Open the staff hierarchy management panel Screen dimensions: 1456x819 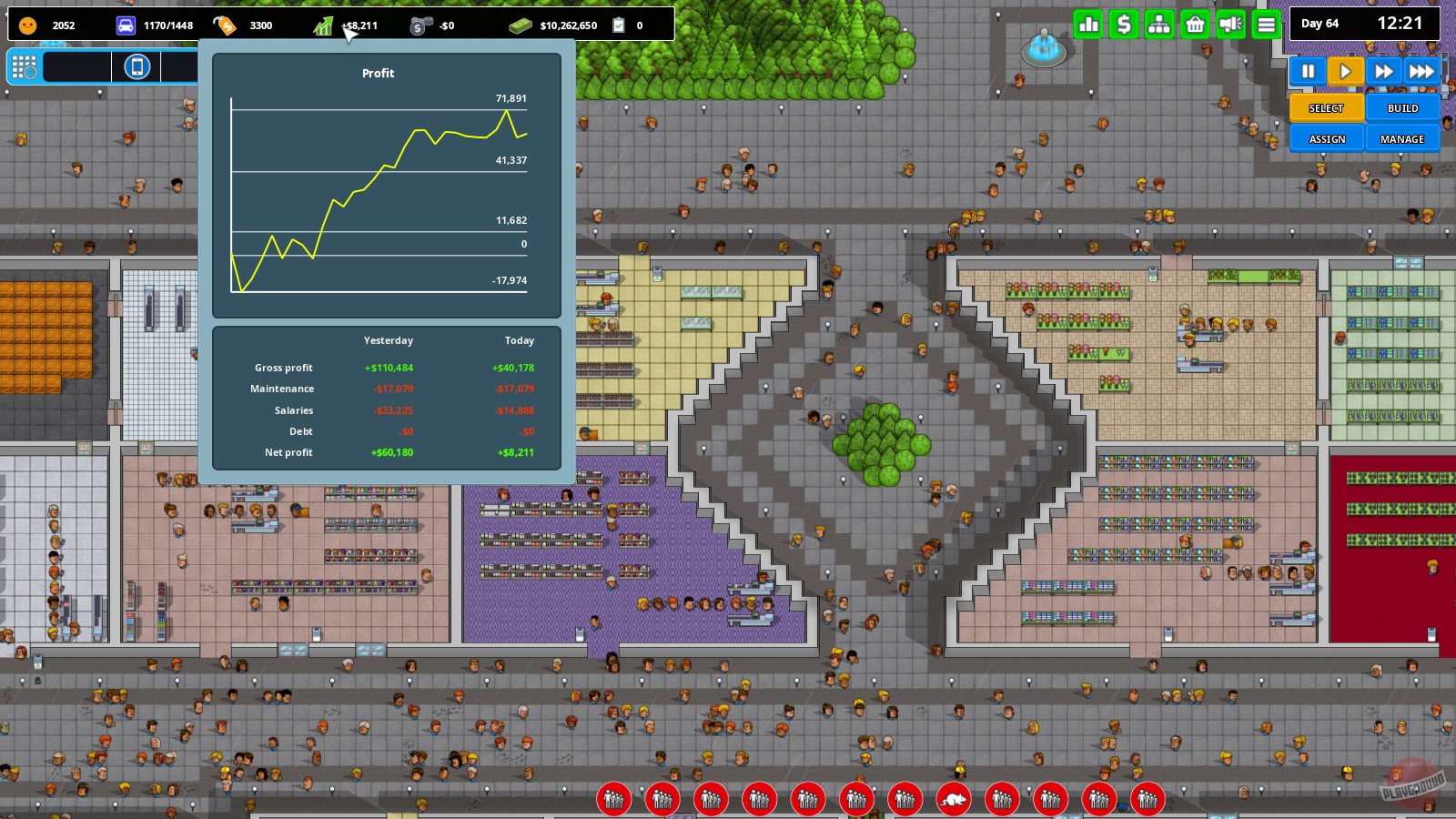pos(1158,25)
